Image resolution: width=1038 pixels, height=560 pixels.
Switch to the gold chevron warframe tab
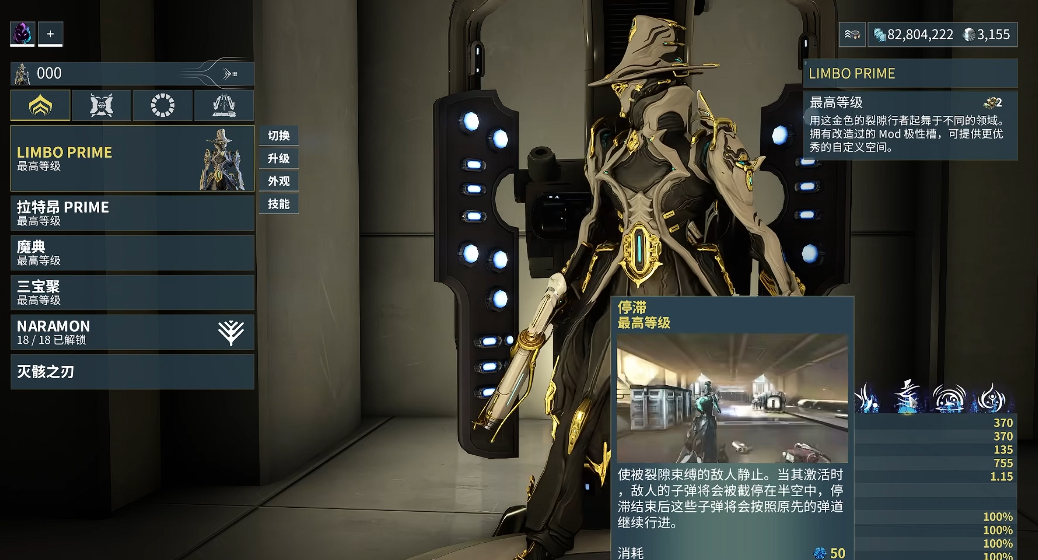pyautogui.click(x=41, y=105)
